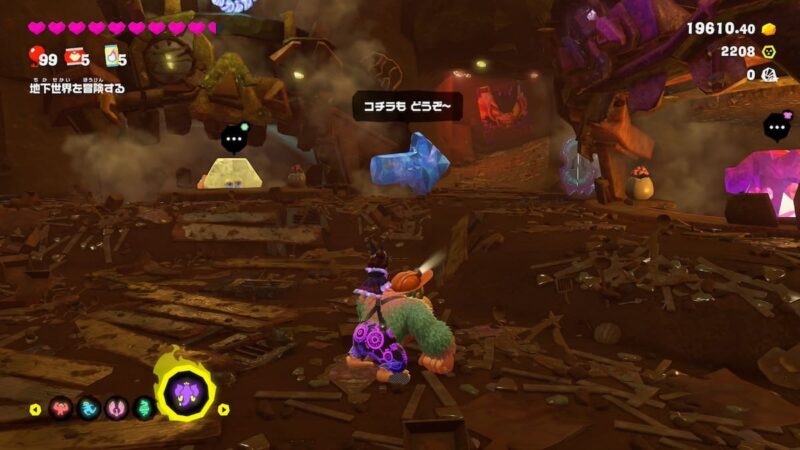This screenshot has width=800, height=450.
Task: Open the objective 地下世界を冒険する
Action: point(78,88)
